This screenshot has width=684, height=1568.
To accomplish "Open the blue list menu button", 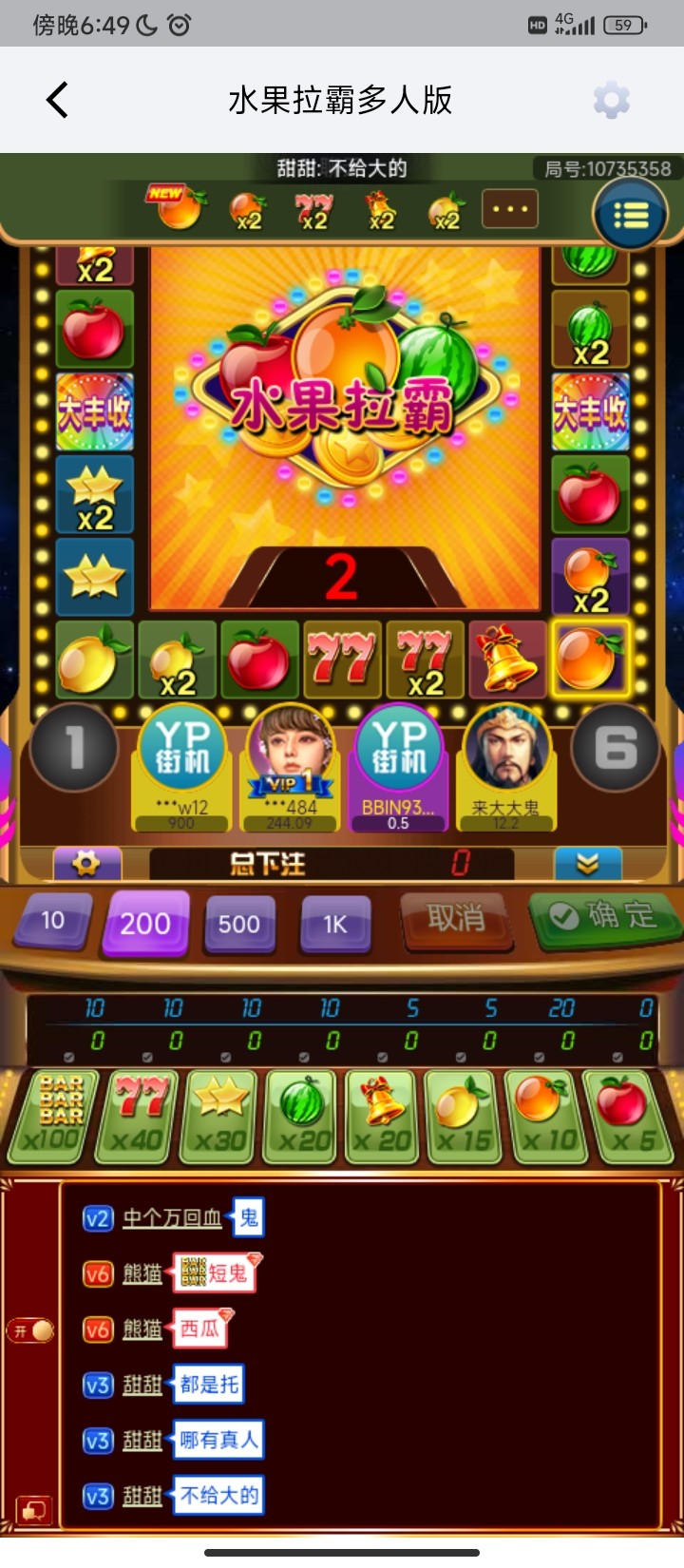I will tap(630, 215).
